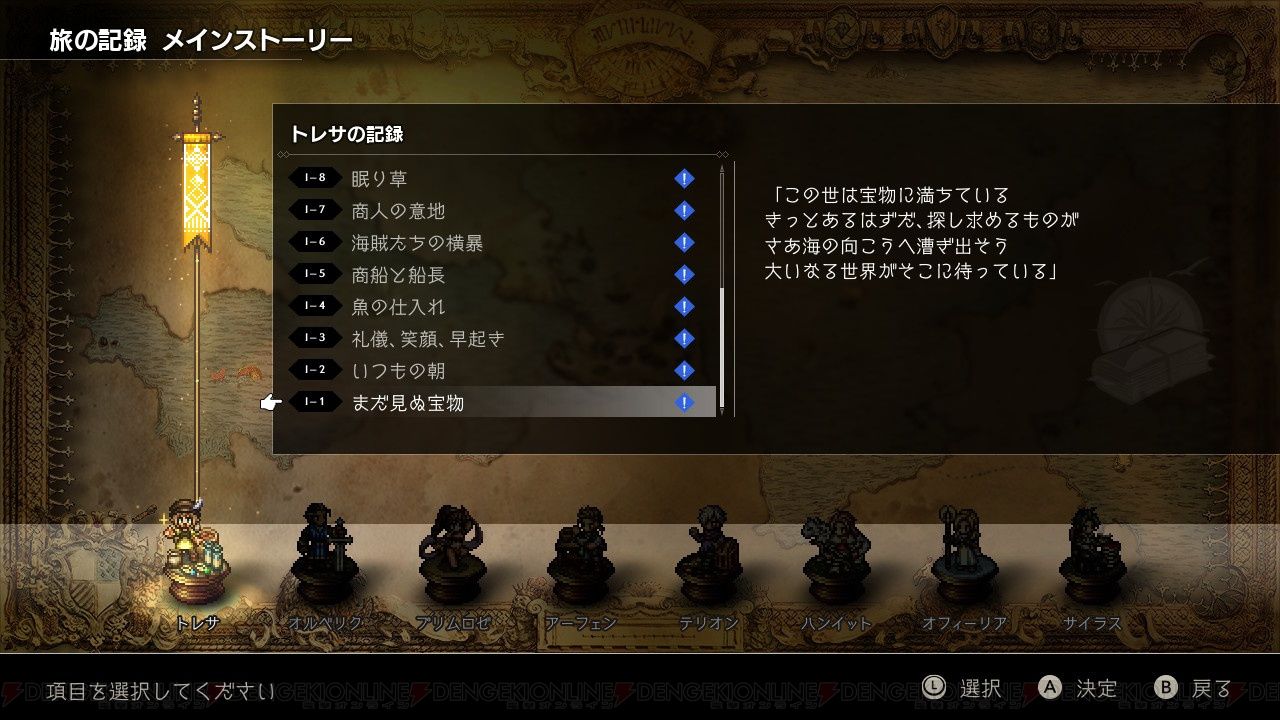Choose the Primrose character figure
Image resolution: width=1280 pixels, height=720 pixels.
pyautogui.click(x=453, y=555)
